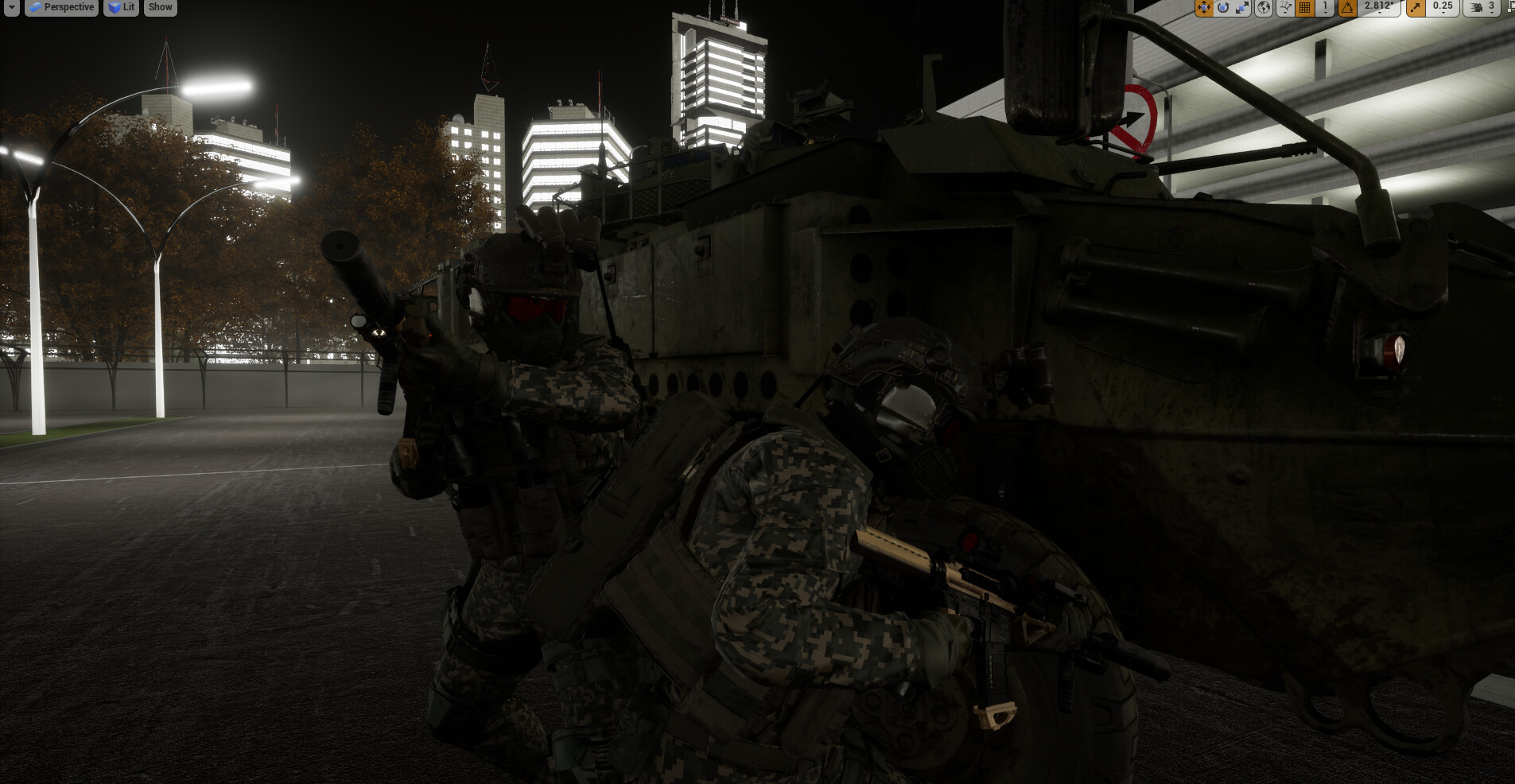Screen dimensions: 1515x784
Task: Toggle rotation snapping with angle icon
Action: tap(1346, 7)
